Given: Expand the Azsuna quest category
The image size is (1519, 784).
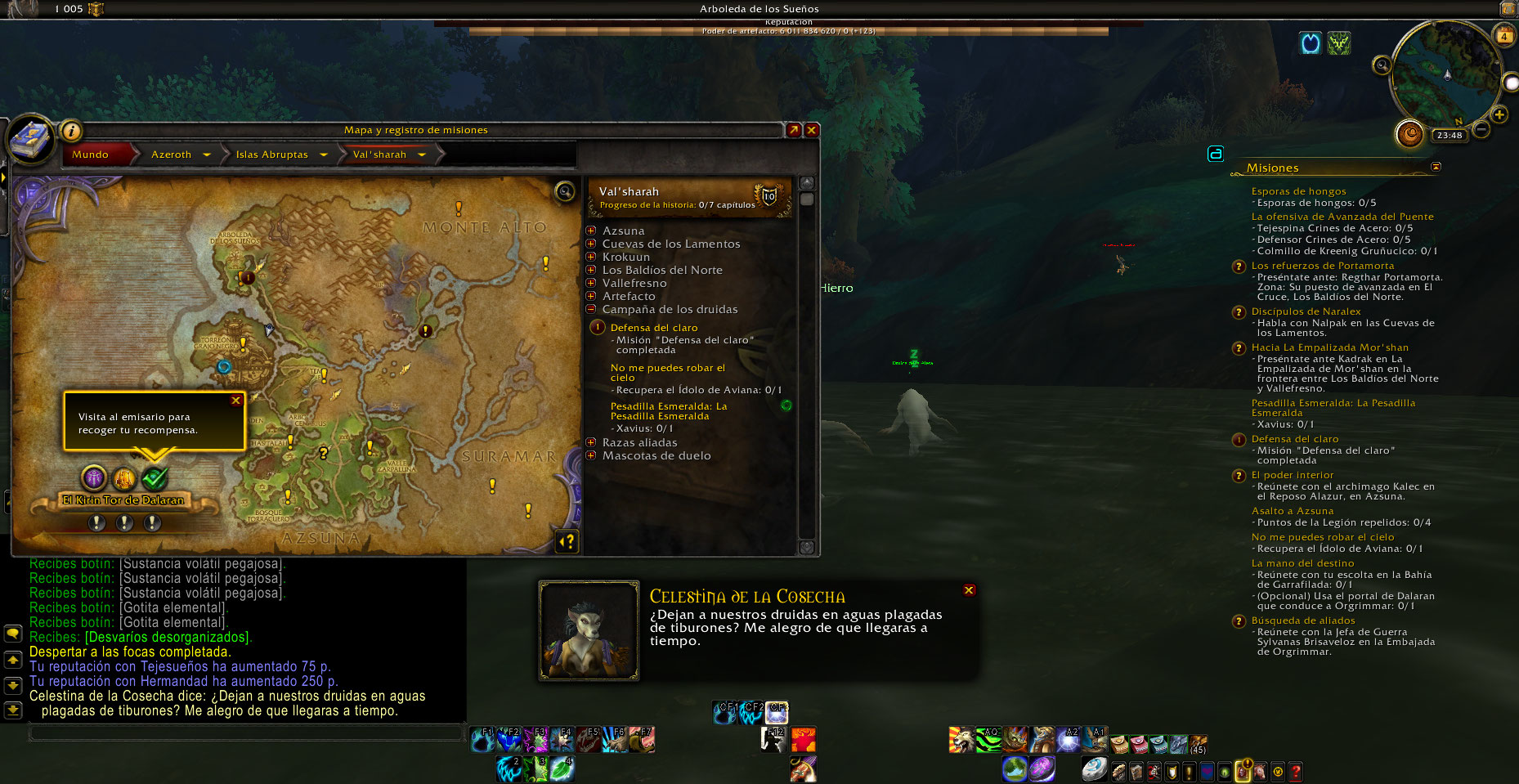Looking at the screenshot, I should coord(591,231).
